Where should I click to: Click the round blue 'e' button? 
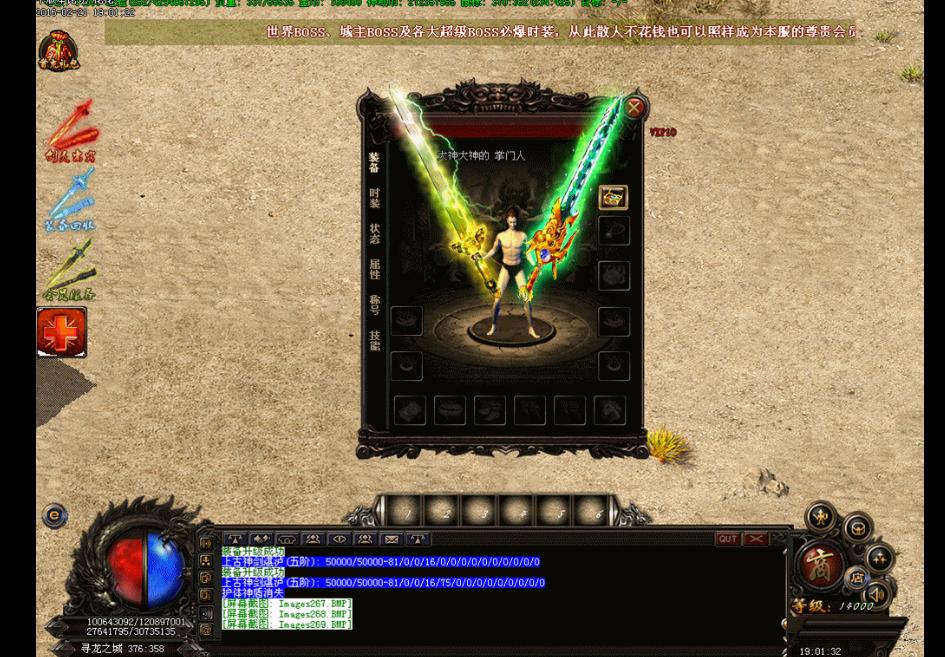click(x=55, y=516)
